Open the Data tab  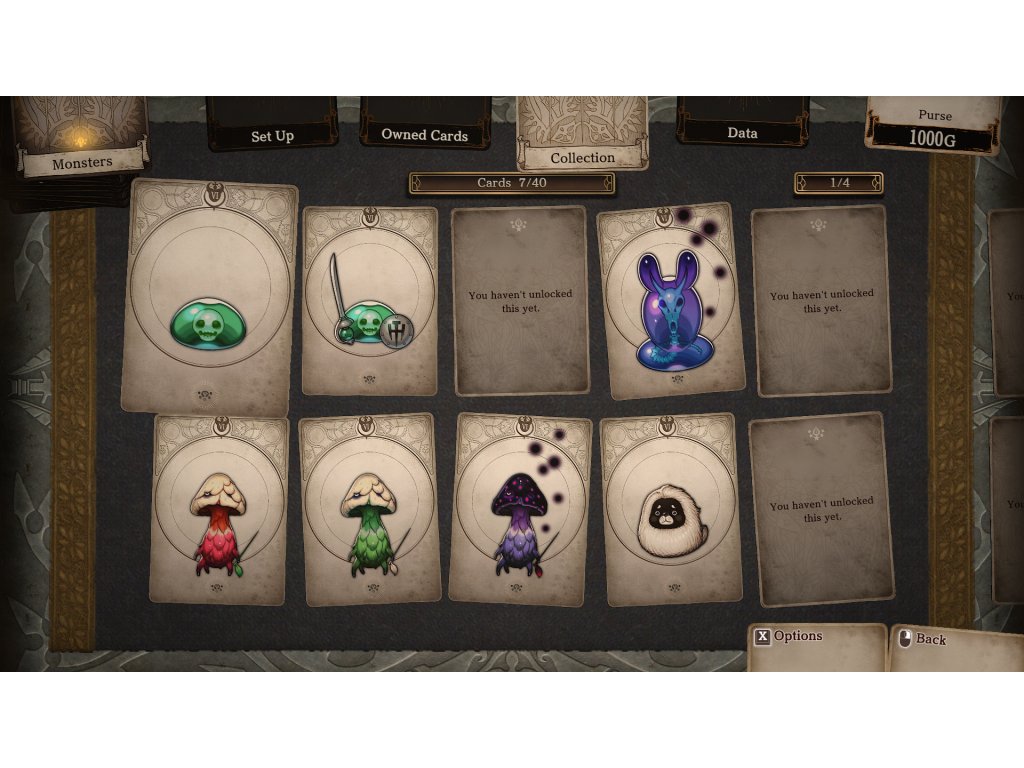click(x=742, y=132)
